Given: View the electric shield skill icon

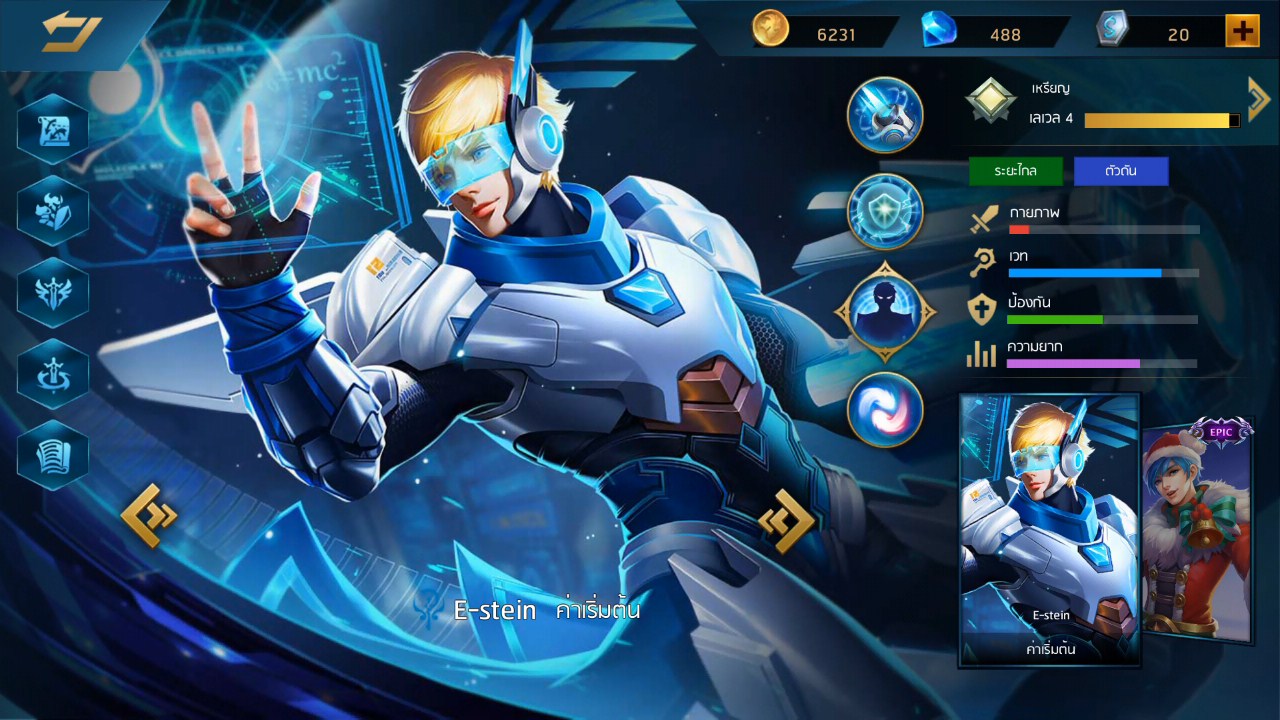Looking at the screenshot, I should coord(885,211).
